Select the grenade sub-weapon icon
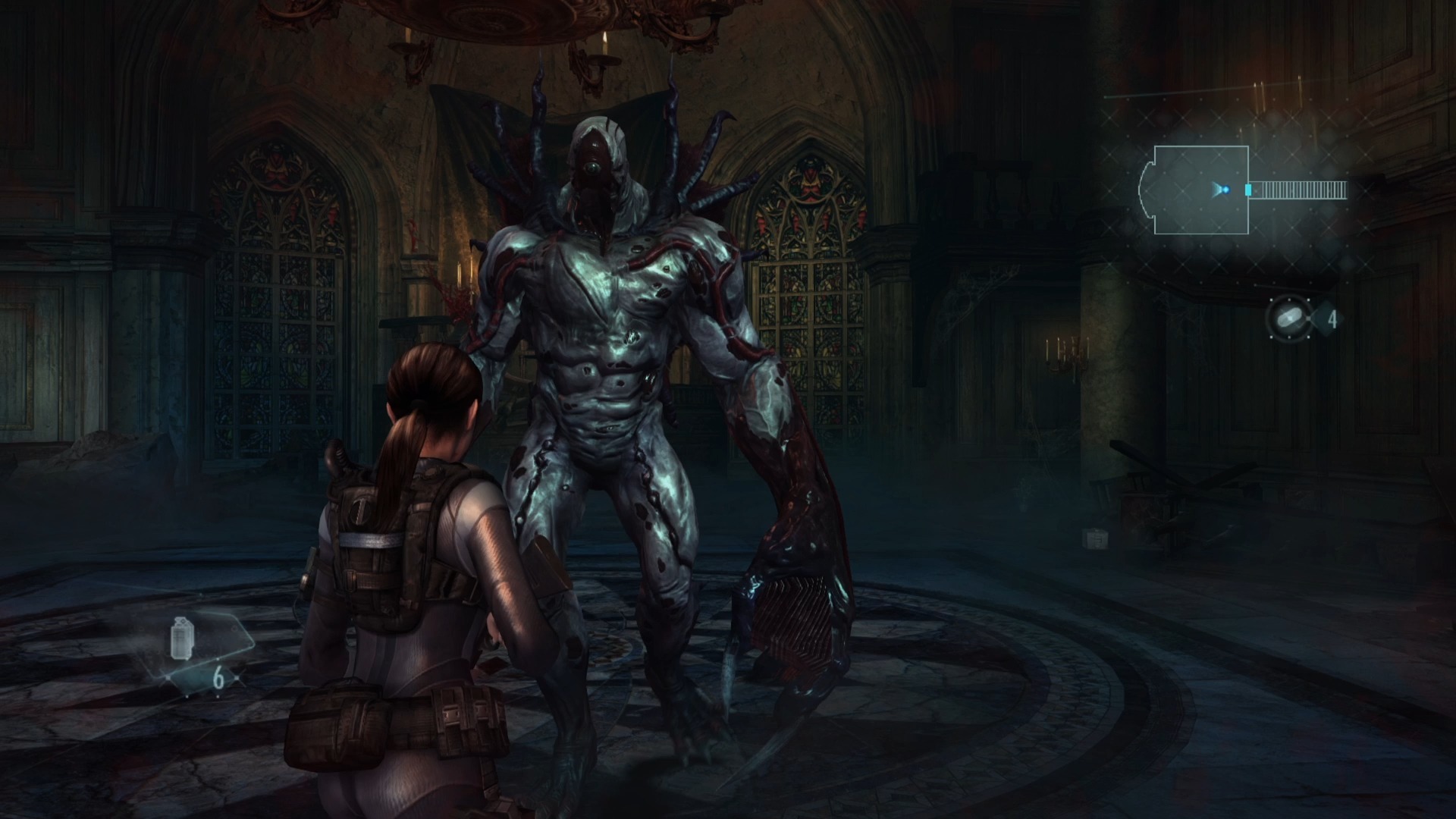 pos(180,639)
